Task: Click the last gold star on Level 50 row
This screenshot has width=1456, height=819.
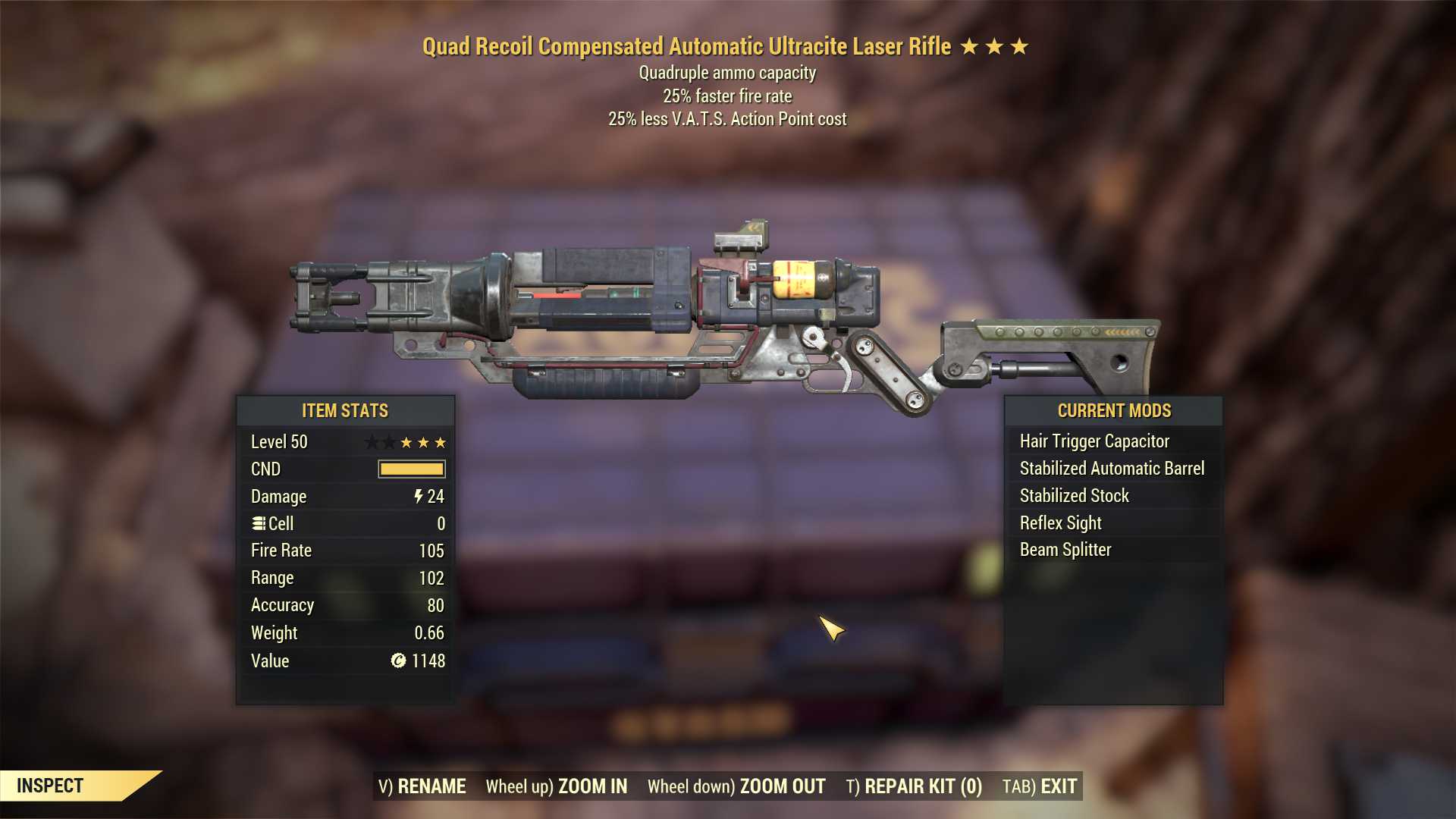Action: (x=441, y=442)
